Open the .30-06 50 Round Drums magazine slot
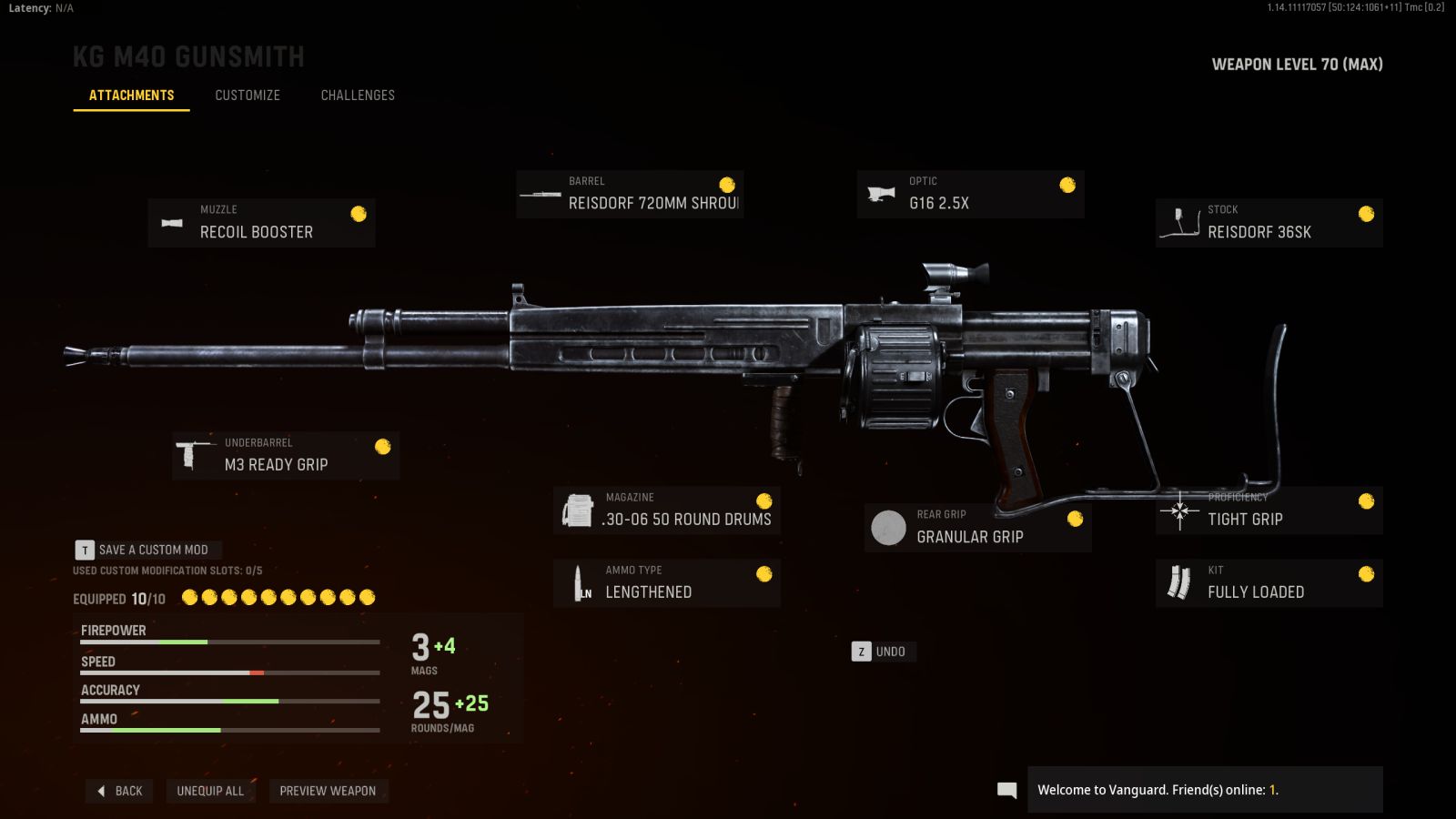Image resolution: width=1456 pixels, height=819 pixels. tap(667, 511)
